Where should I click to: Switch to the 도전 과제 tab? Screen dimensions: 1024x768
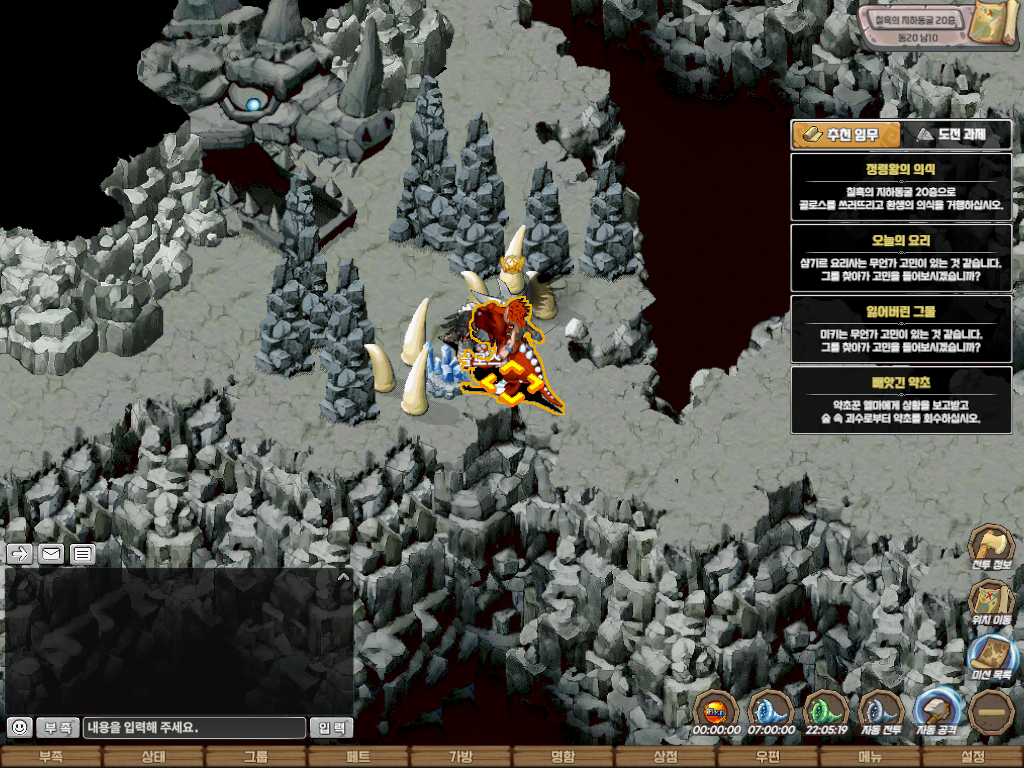956,135
